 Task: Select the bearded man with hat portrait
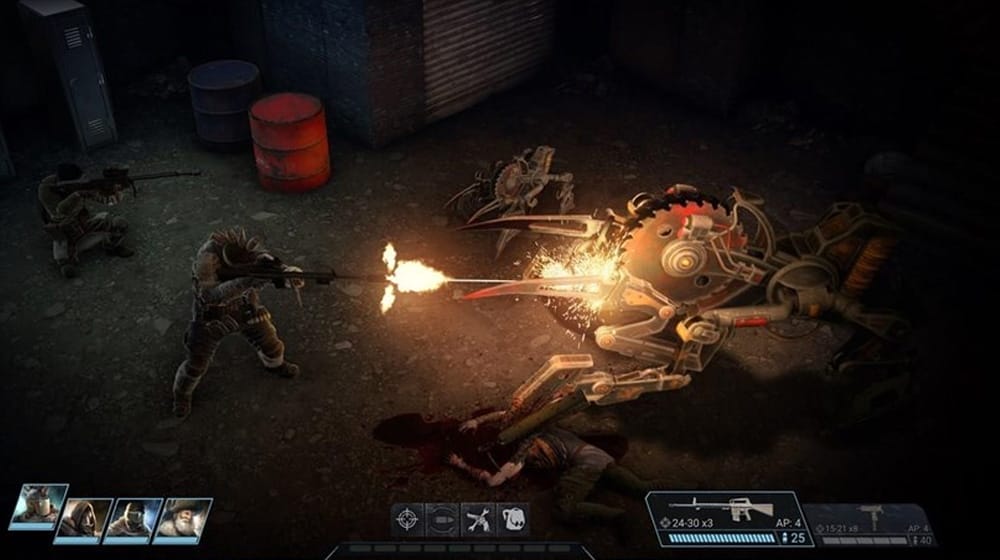click(x=182, y=518)
